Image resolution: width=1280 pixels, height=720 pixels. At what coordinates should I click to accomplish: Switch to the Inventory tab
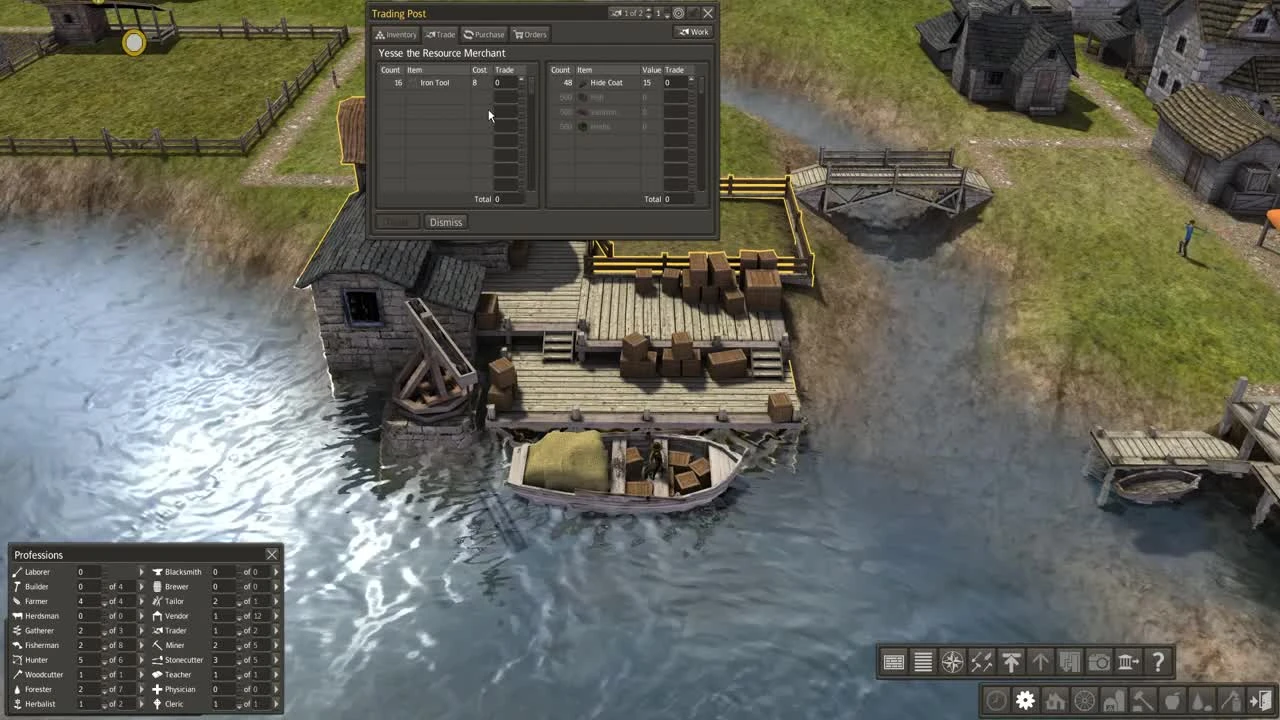coord(396,34)
